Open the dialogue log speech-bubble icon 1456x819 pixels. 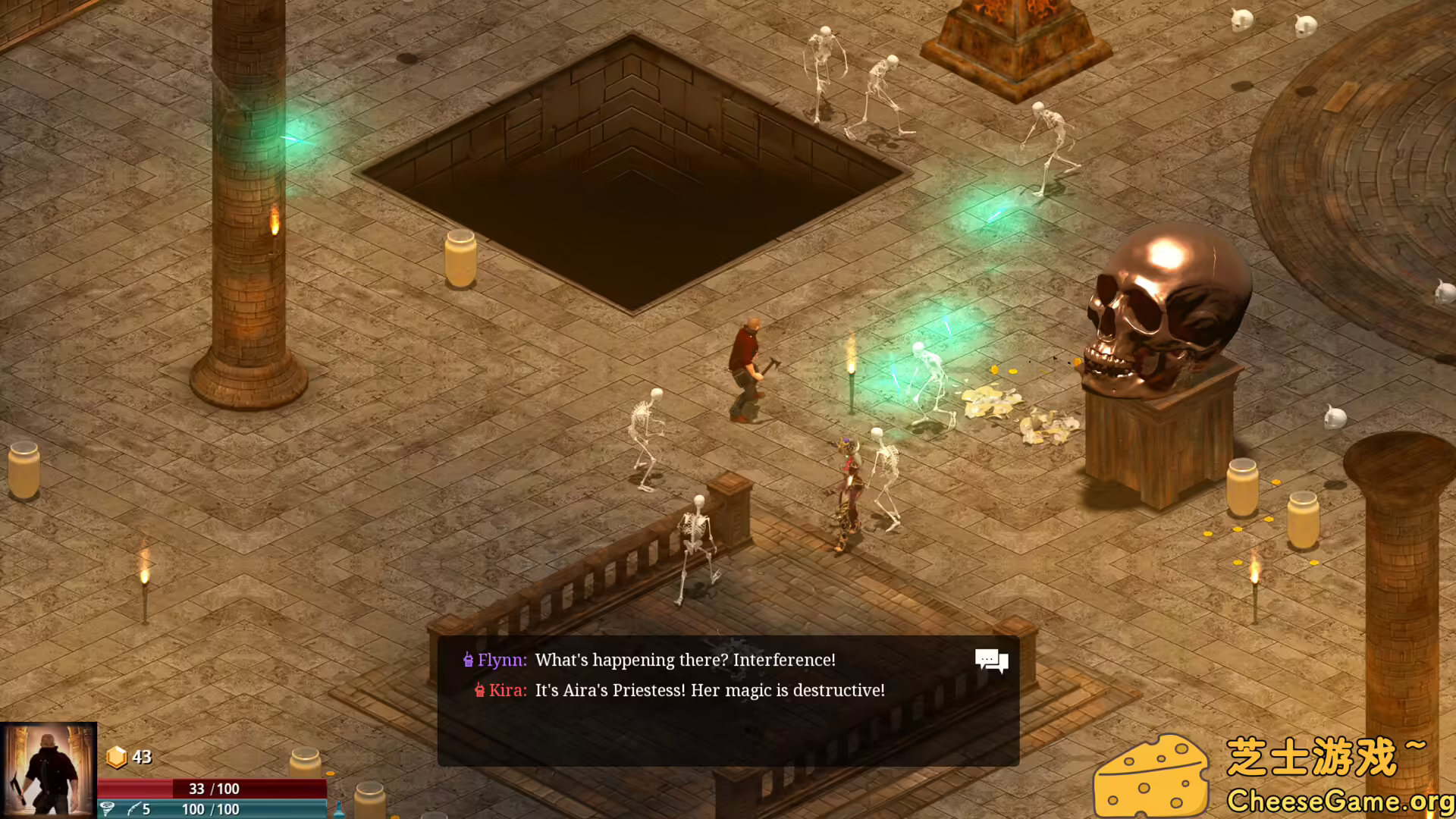(x=991, y=661)
